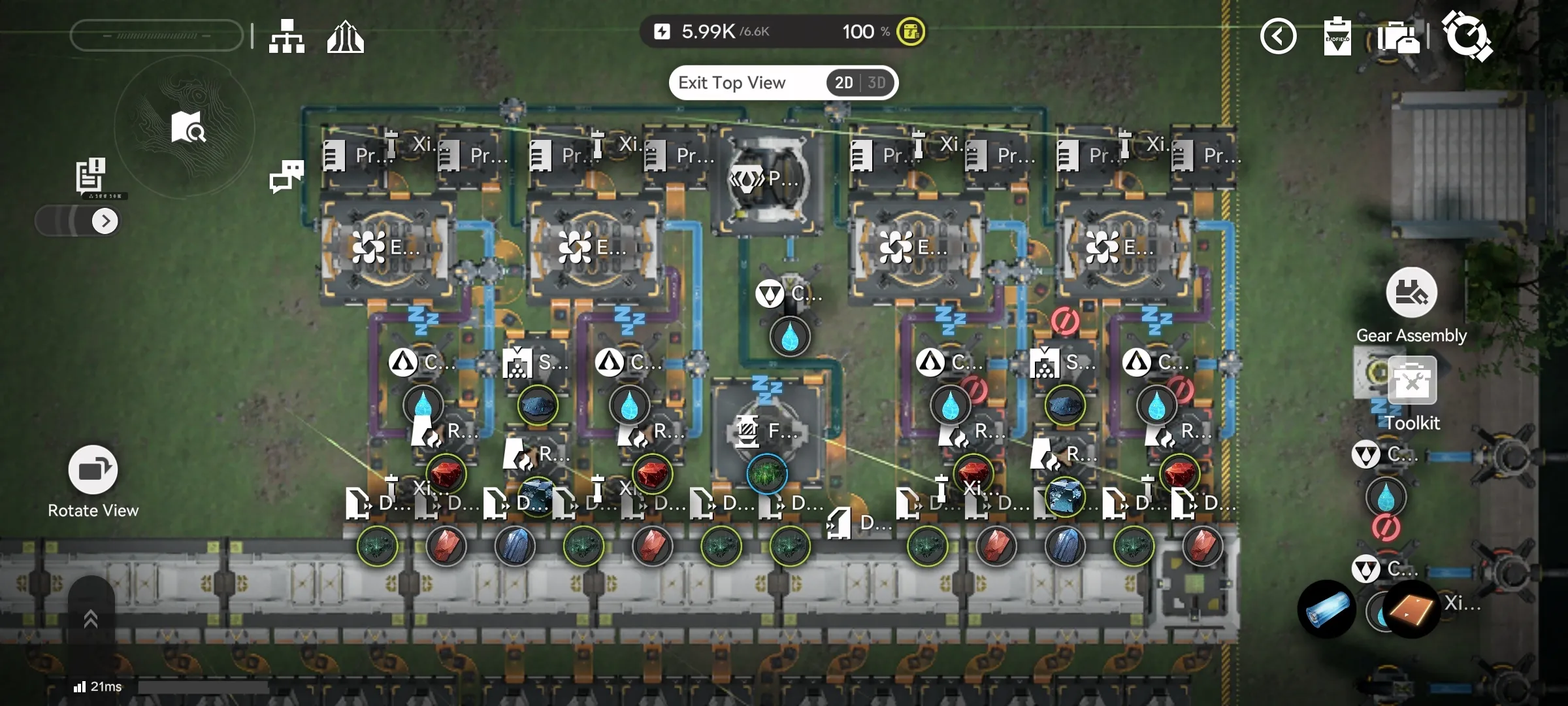
Task: Switch to 3D view
Action: tap(877, 83)
